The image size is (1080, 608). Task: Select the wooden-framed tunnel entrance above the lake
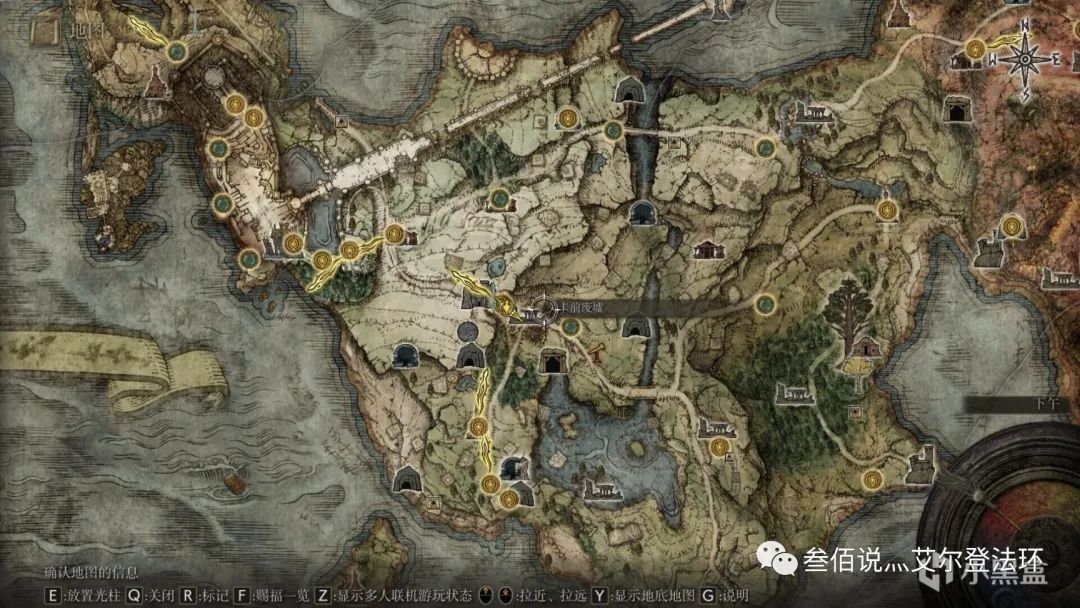[551, 361]
